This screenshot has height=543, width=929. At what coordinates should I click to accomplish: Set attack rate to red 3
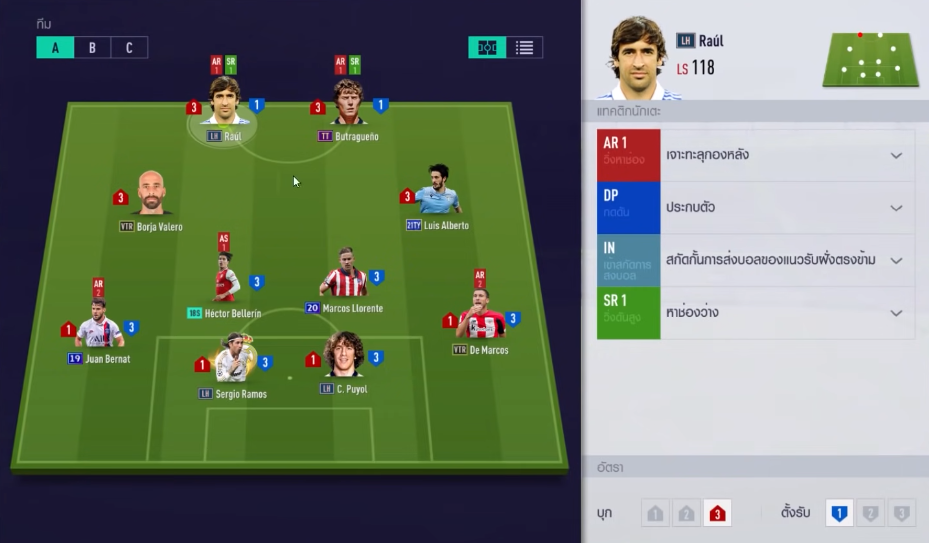(x=717, y=513)
